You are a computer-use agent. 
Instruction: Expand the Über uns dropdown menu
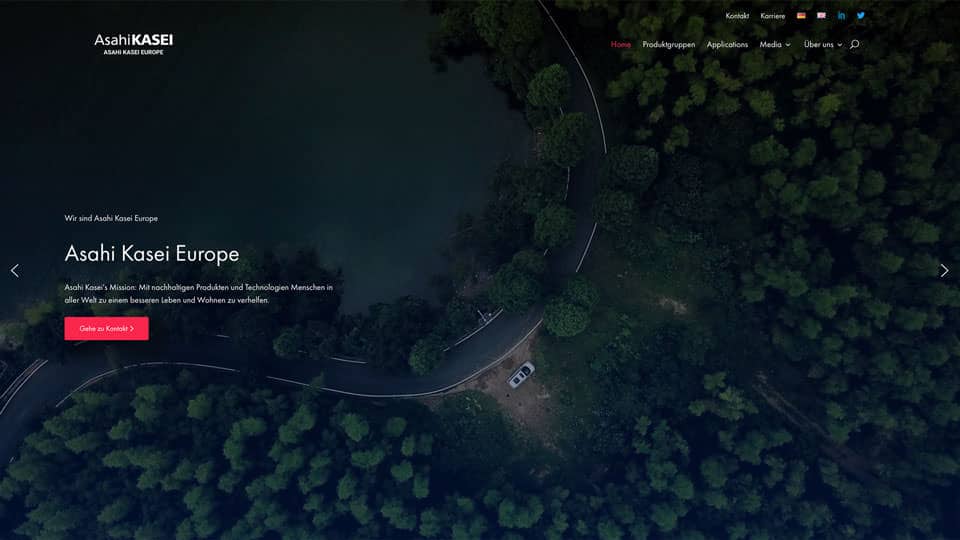[x=823, y=45]
